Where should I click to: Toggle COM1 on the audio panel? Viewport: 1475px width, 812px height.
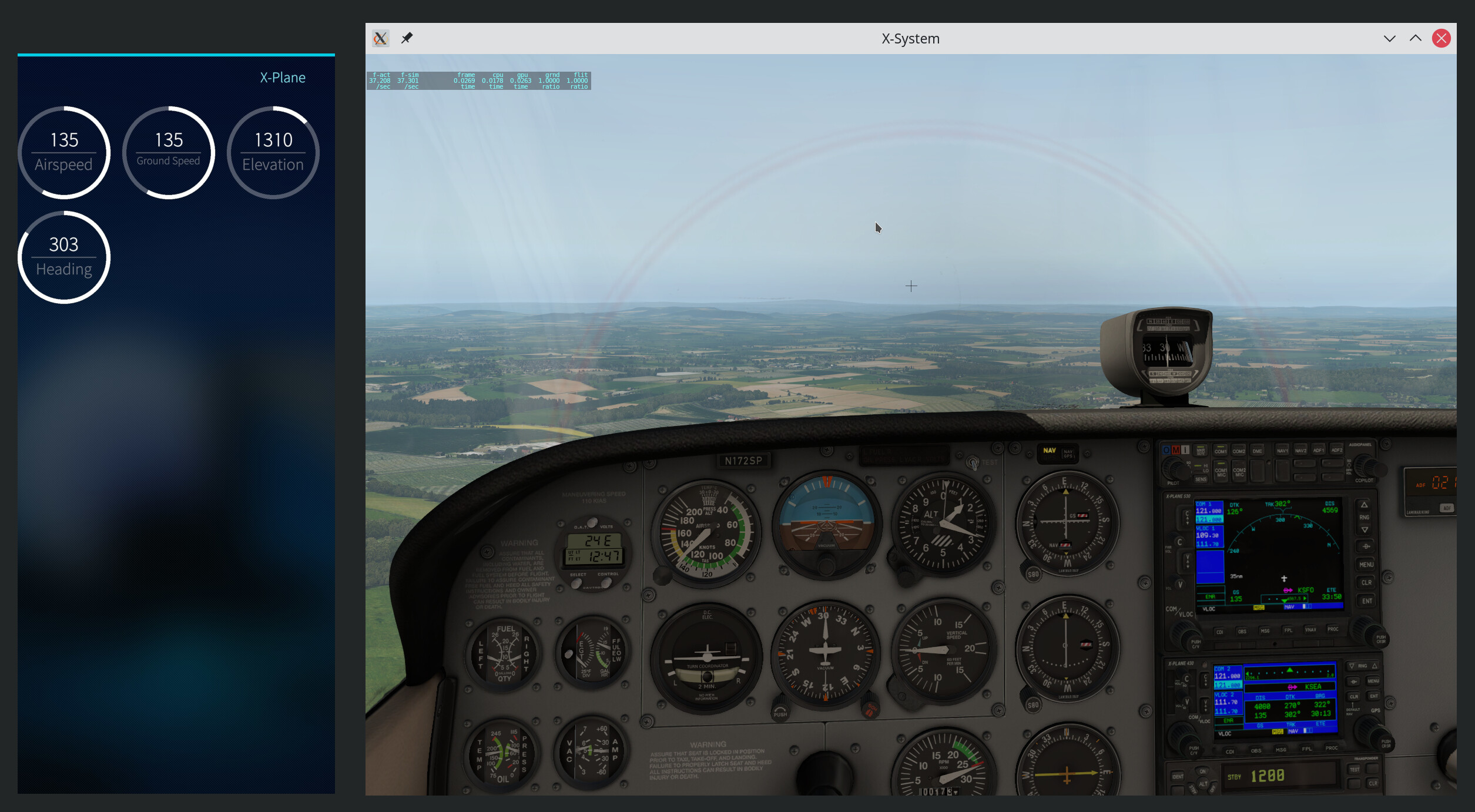pyautogui.click(x=1221, y=451)
